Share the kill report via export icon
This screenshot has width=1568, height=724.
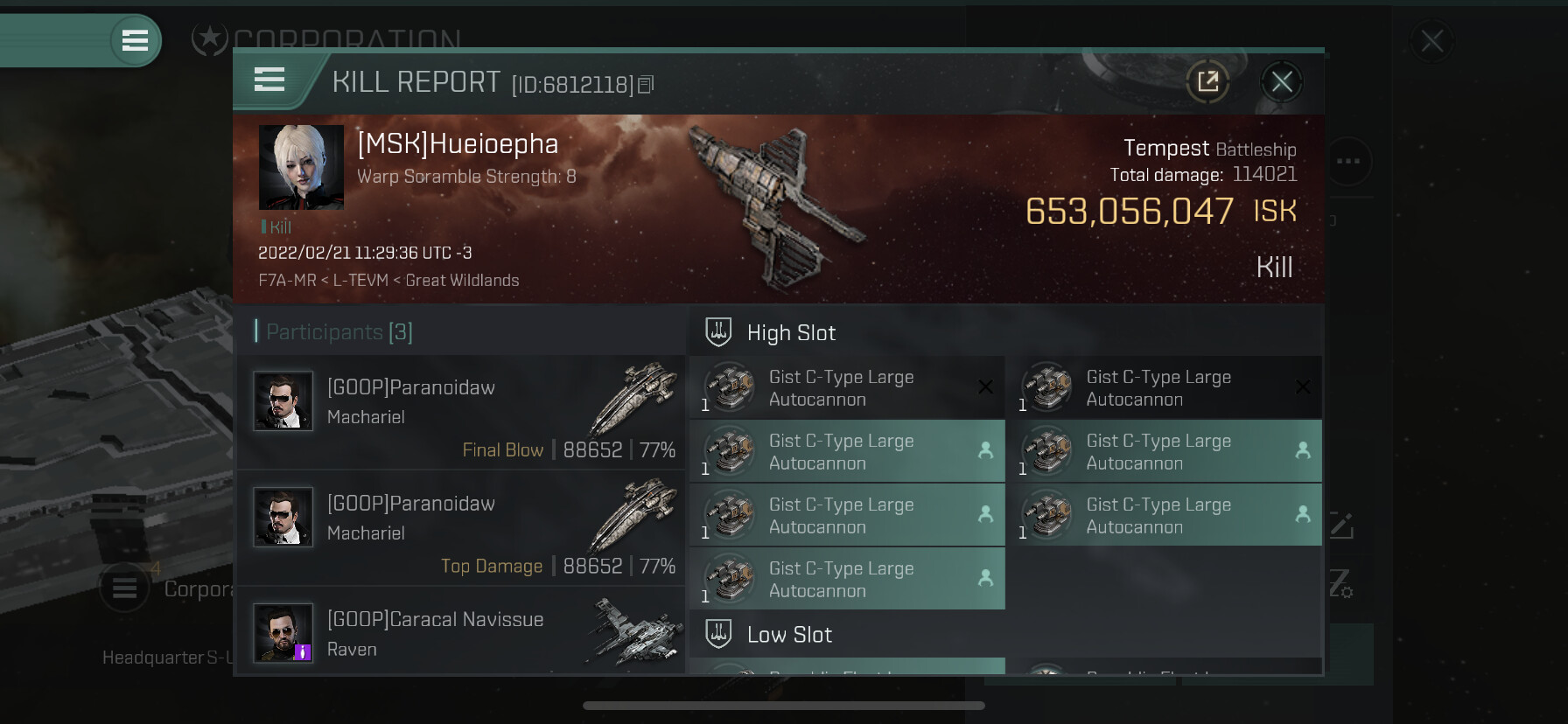[1208, 82]
